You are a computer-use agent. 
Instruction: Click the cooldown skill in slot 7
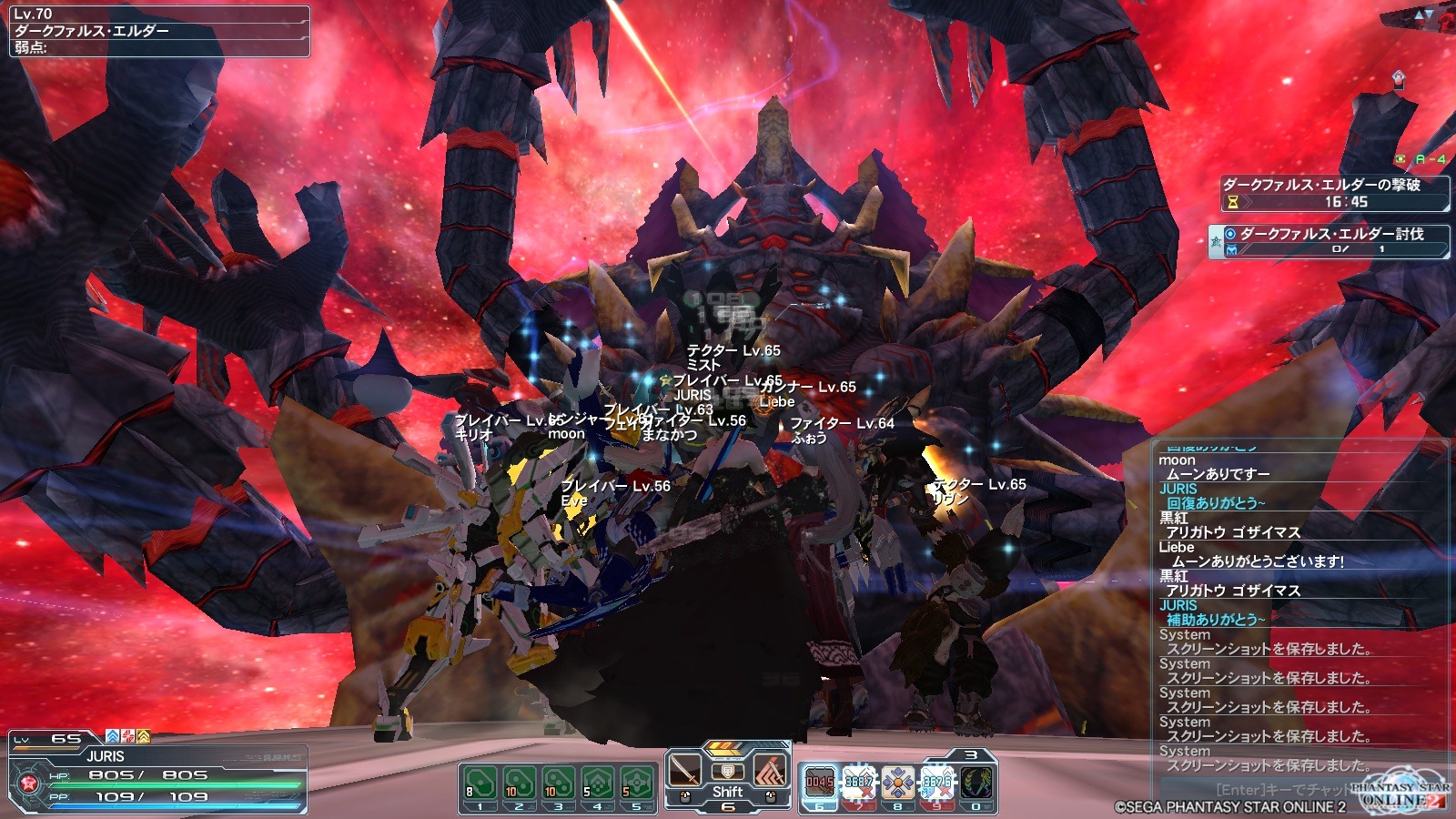coord(858,783)
